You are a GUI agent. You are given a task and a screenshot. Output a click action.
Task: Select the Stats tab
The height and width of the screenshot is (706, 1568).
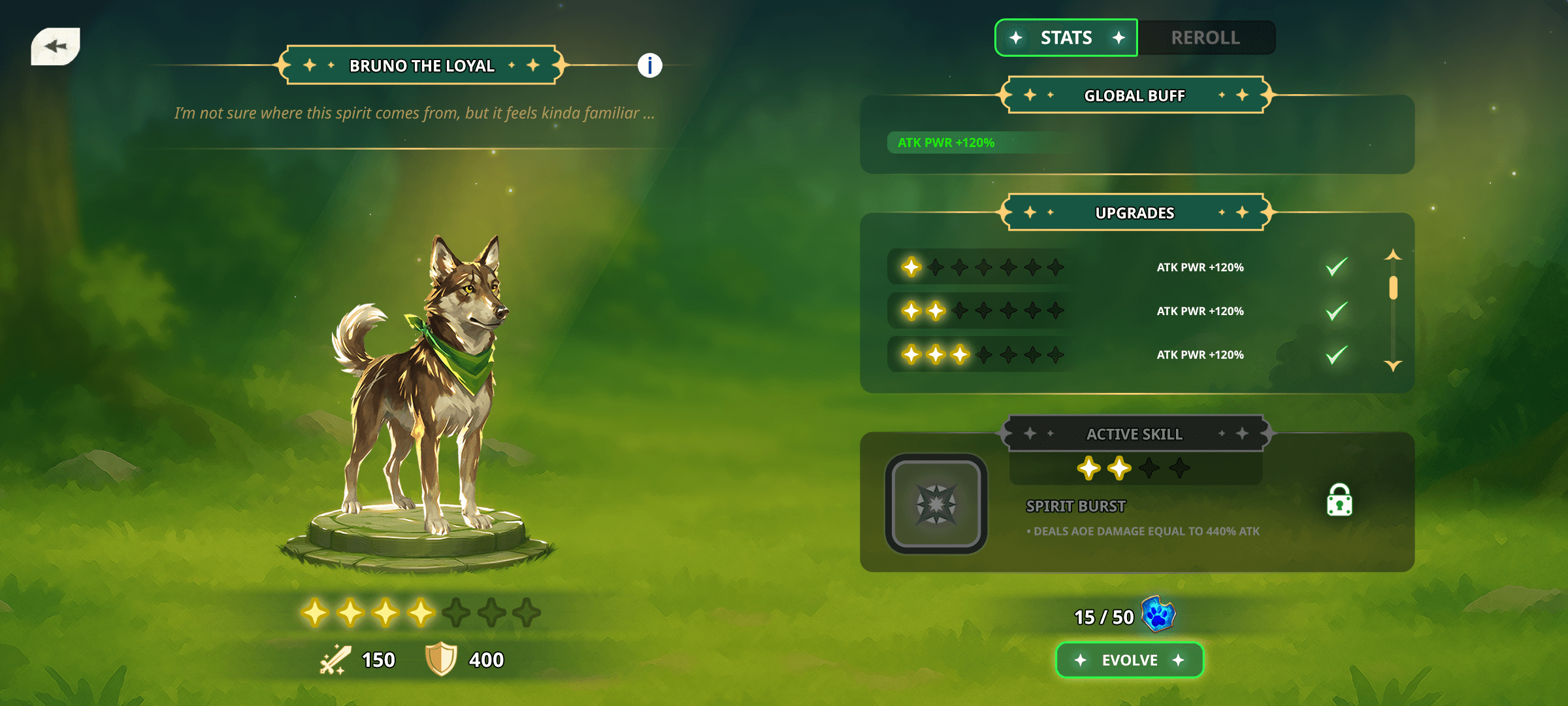click(1066, 37)
